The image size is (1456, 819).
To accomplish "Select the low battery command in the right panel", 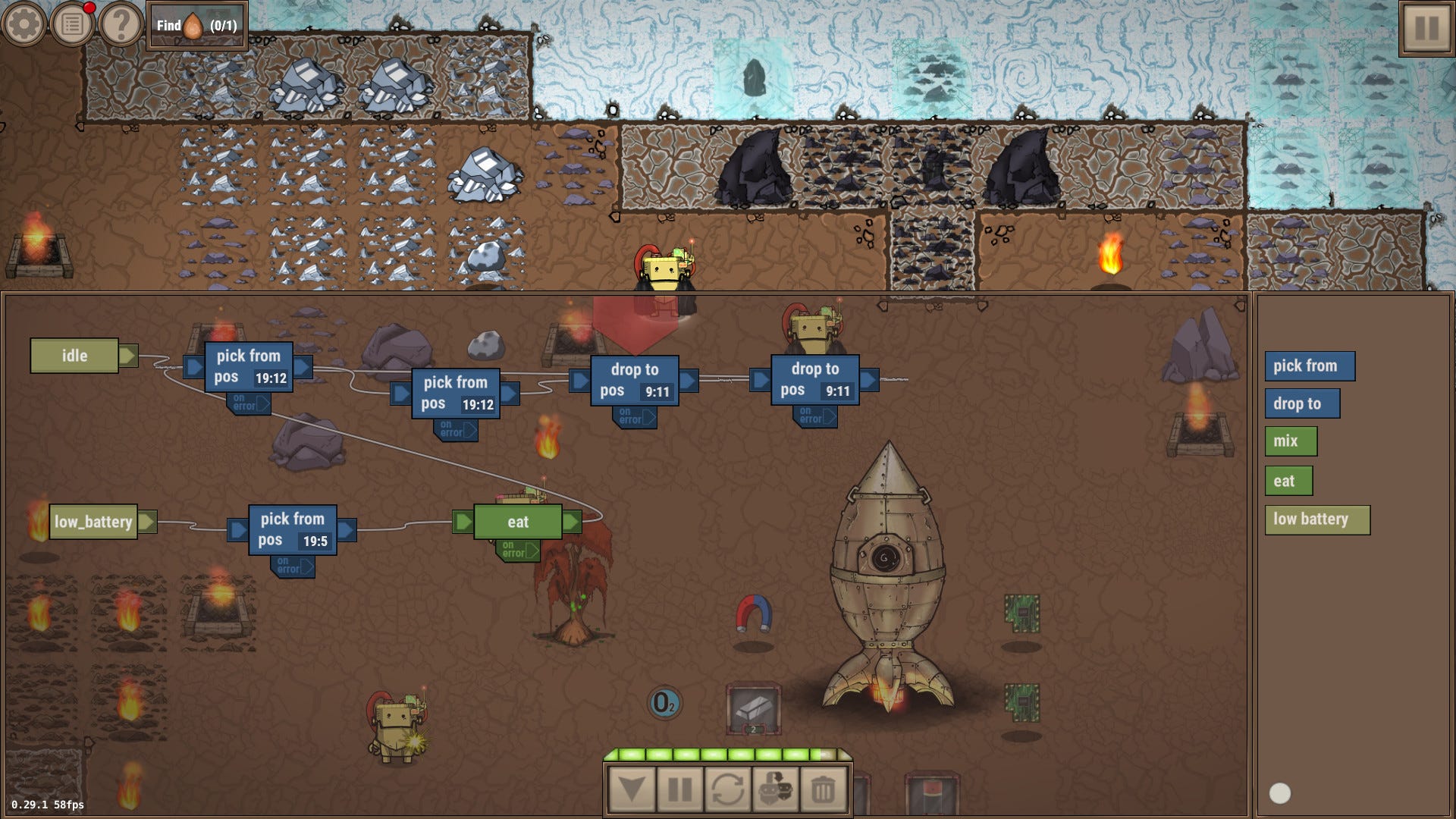I will [1317, 519].
